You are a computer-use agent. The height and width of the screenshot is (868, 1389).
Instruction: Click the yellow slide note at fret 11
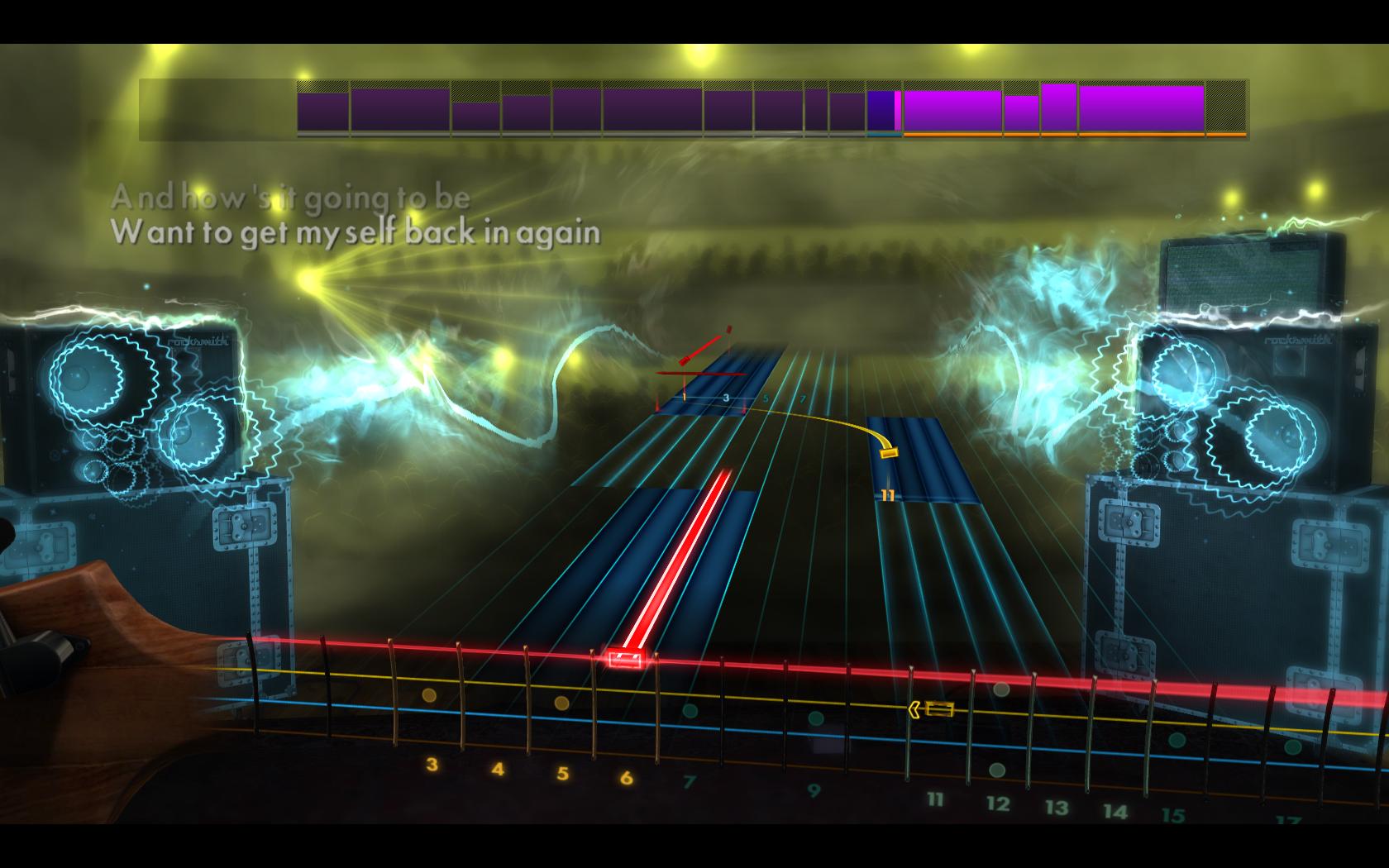tap(891, 453)
